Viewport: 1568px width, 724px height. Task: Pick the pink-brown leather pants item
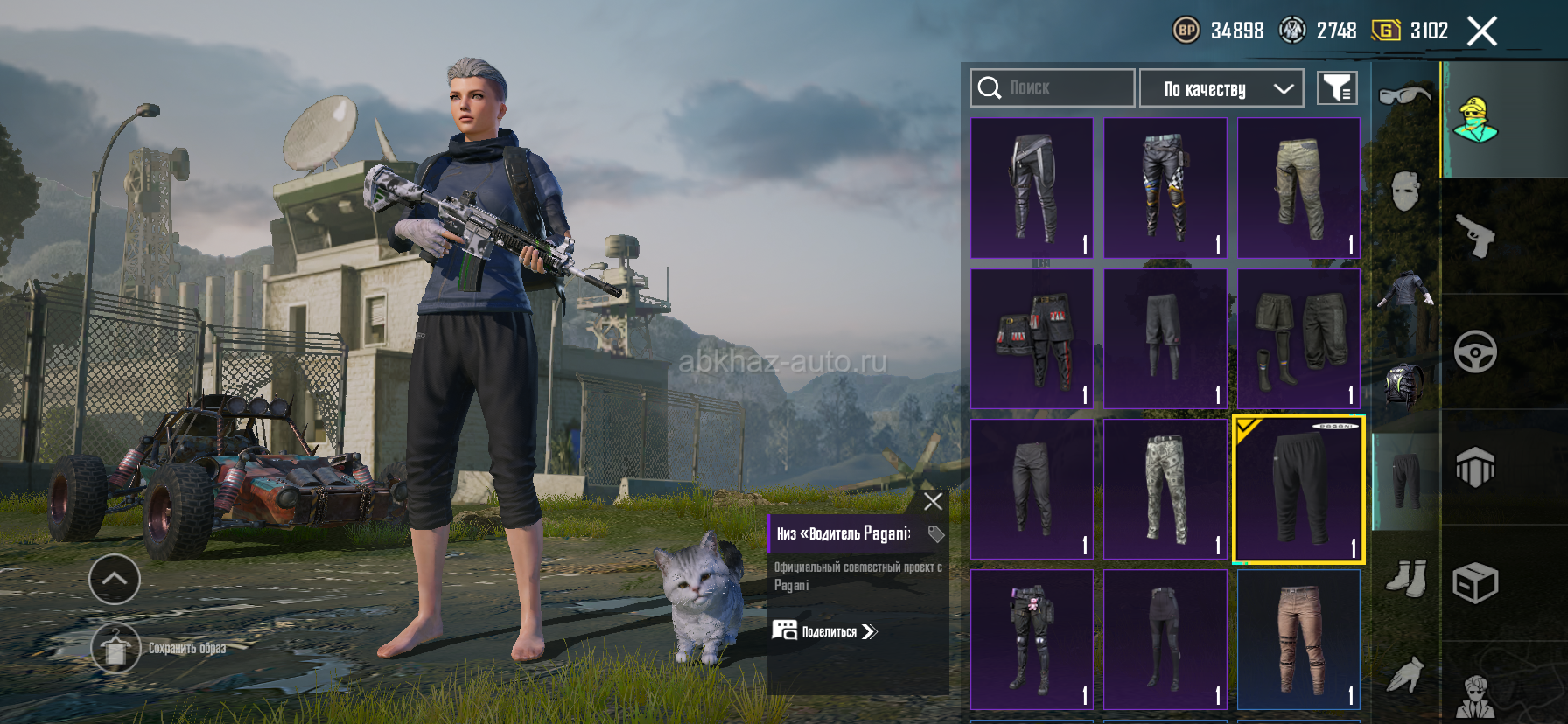[x=1298, y=639]
